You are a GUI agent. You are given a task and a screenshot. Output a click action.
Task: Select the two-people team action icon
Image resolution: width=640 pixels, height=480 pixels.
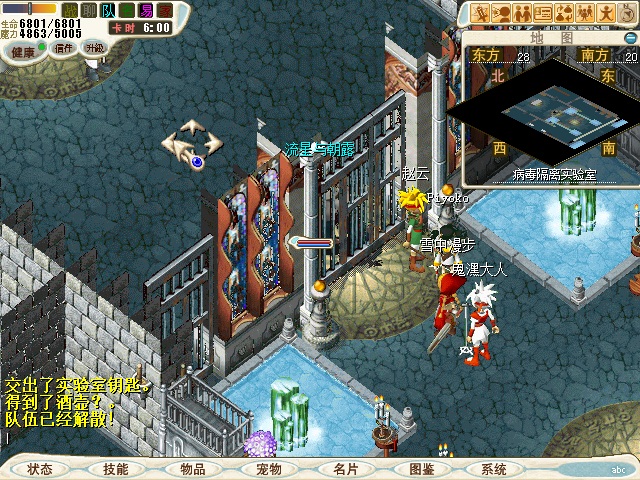click(x=522, y=14)
